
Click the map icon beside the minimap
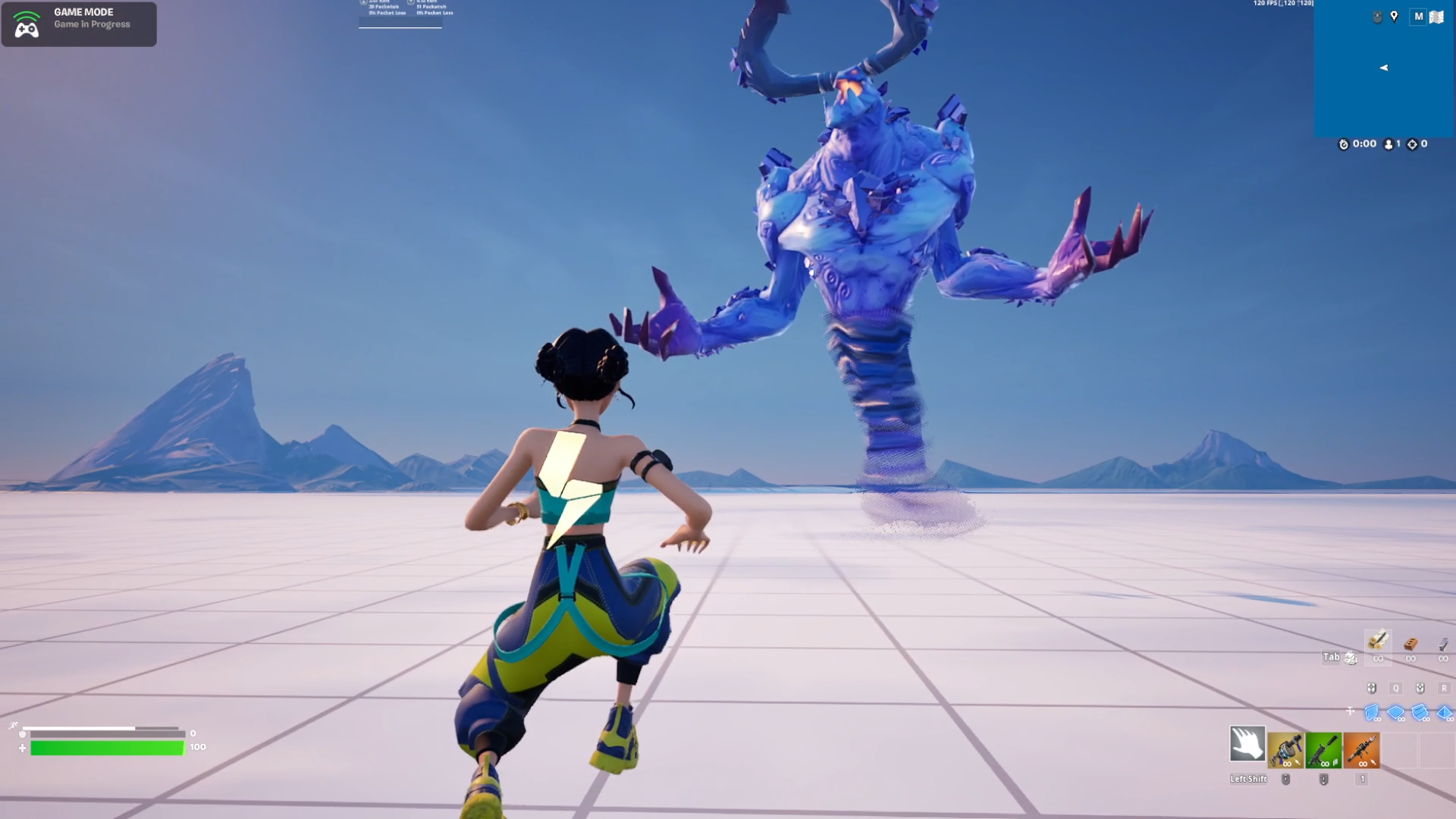click(x=1436, y=16)
